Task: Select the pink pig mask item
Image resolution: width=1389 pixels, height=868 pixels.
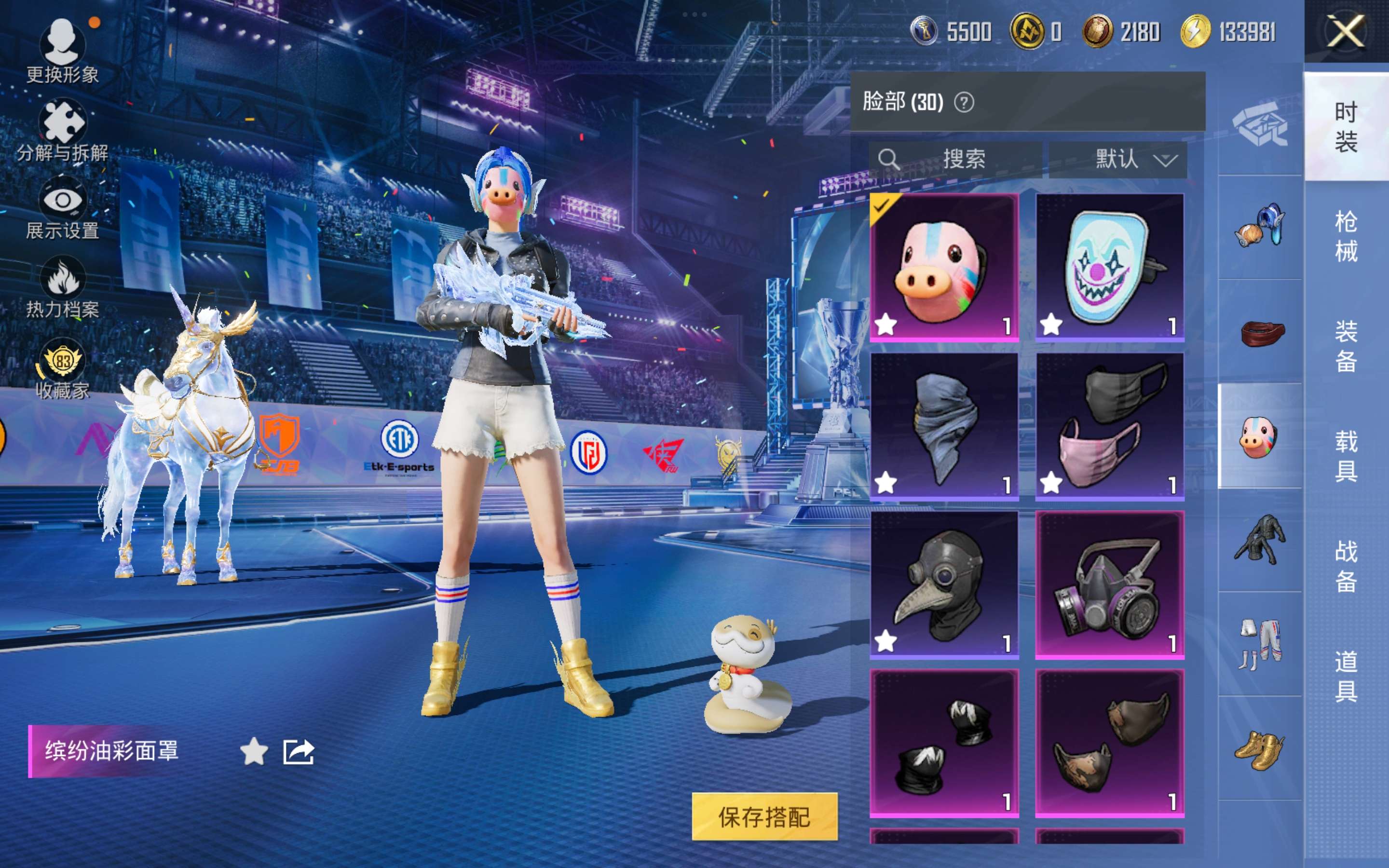Action: (x=944, y=268)
